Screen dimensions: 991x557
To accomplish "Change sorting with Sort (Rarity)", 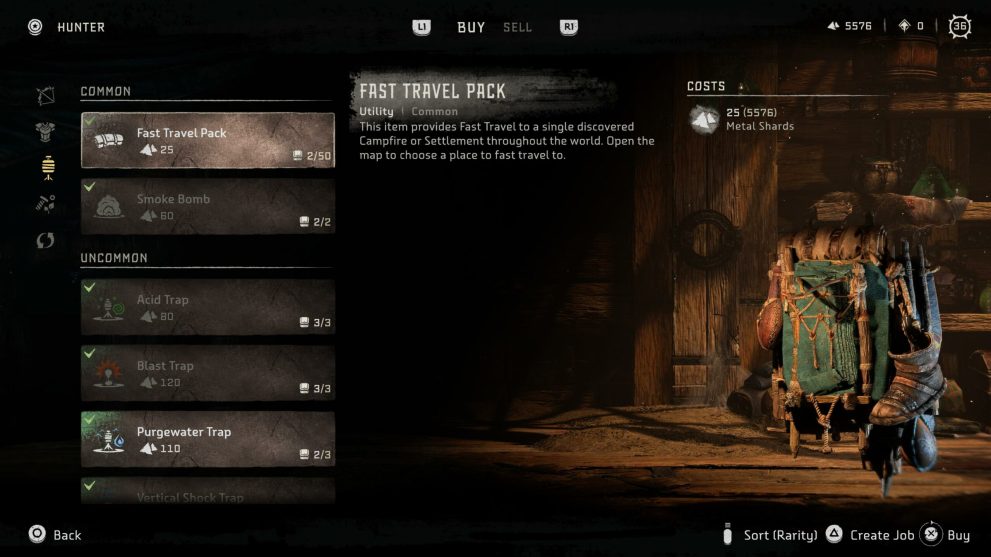I will pyautogui.click(x=770, y=535).
